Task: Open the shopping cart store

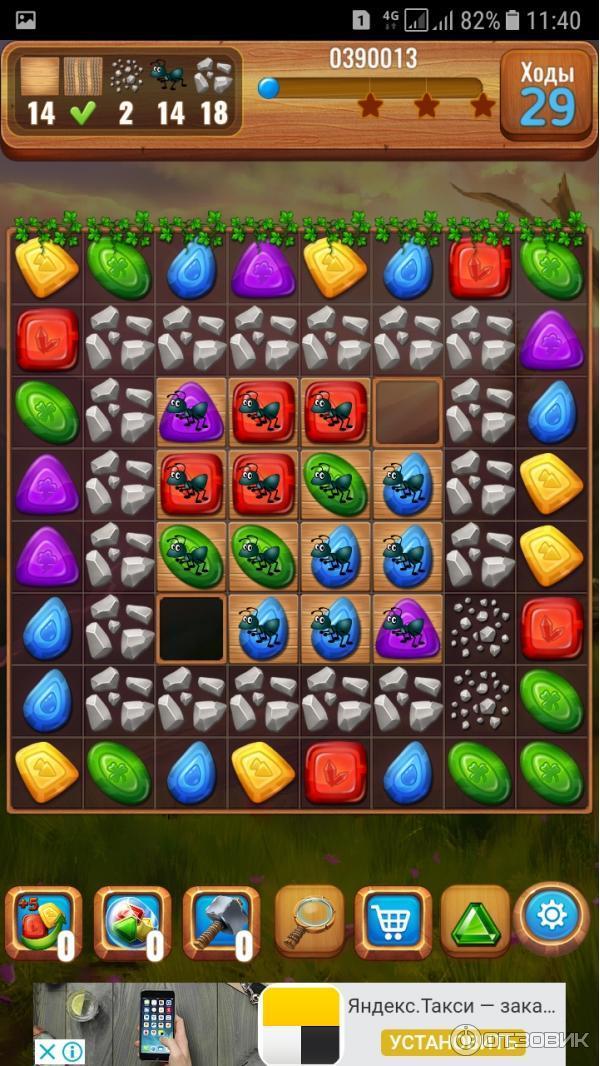Action: tap(393, 920)
